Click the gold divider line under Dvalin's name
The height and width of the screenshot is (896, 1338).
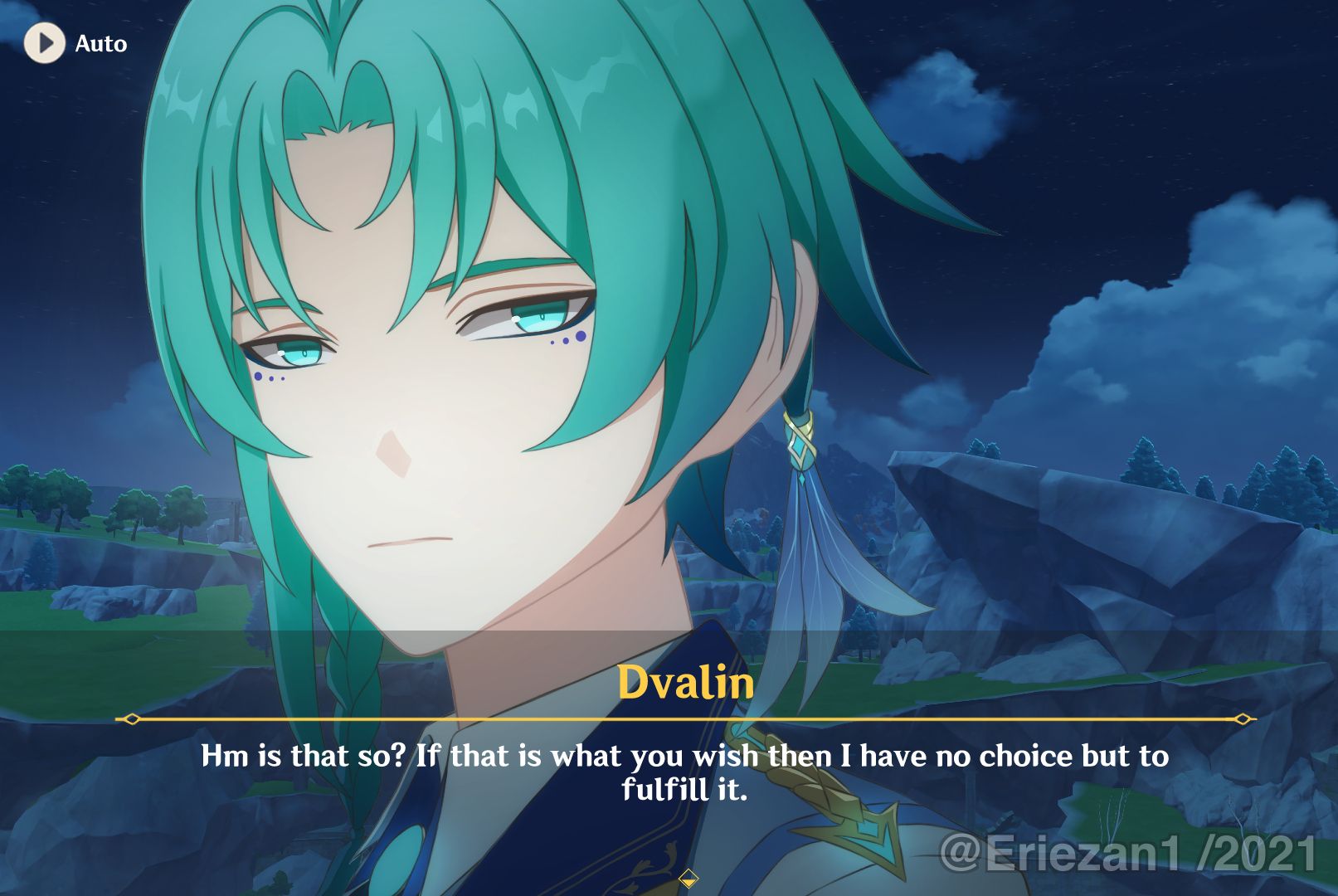685,721
